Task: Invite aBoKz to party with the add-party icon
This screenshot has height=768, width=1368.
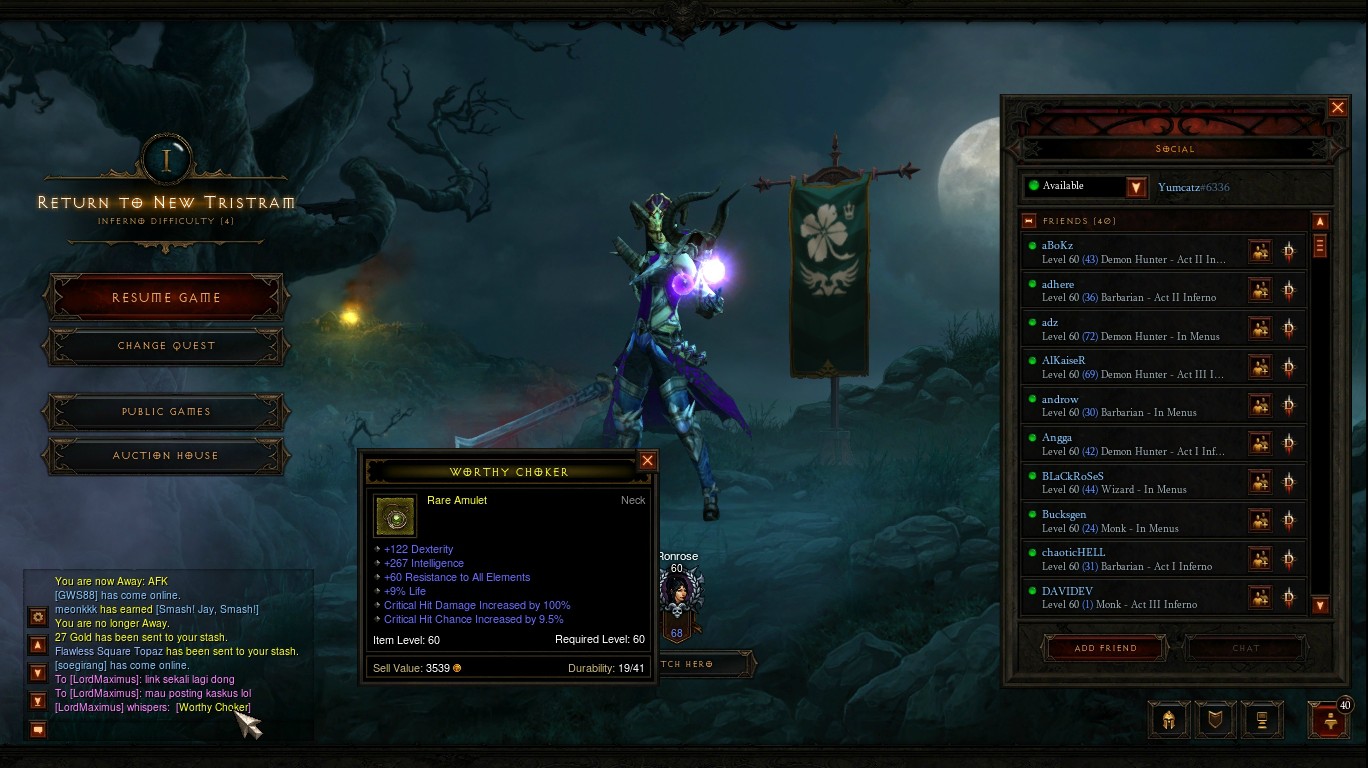Action: (1260, 251)
